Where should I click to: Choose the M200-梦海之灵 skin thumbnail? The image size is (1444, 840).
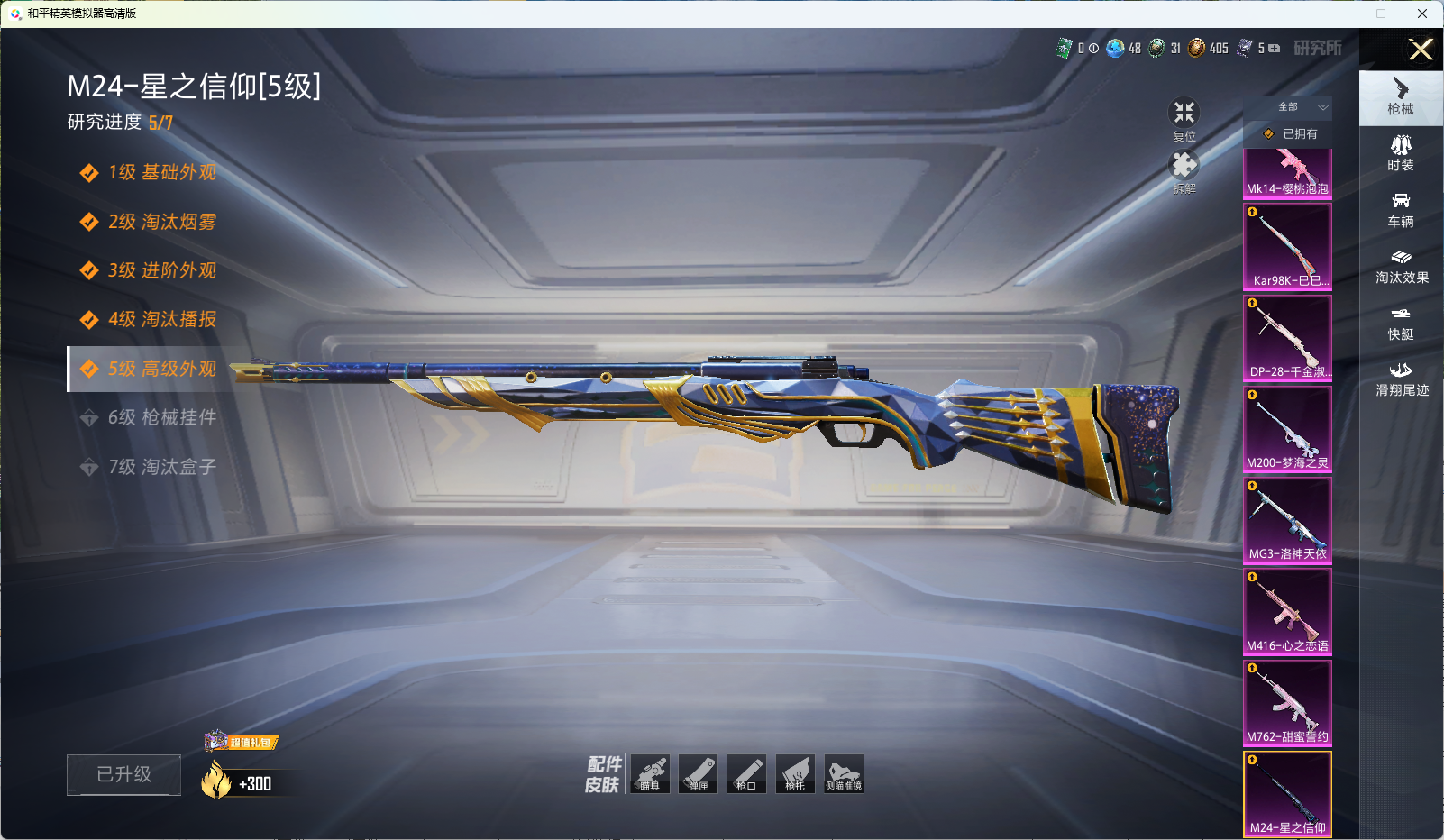pos(1287,428)
